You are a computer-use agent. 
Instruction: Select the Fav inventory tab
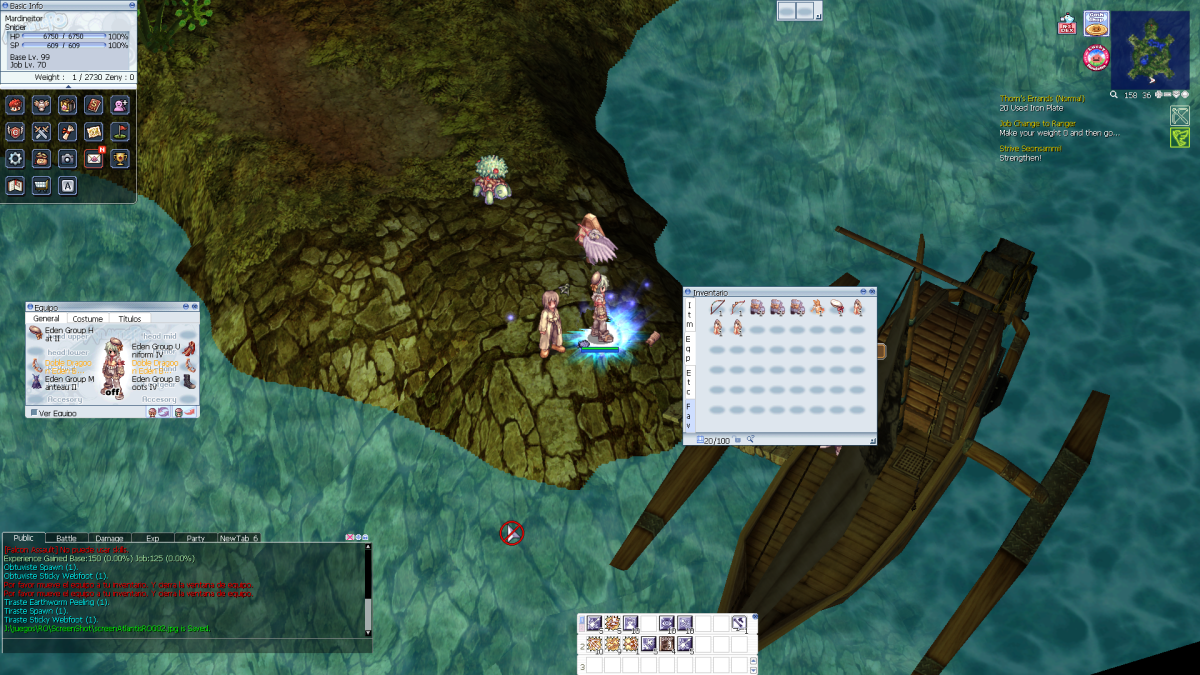(688, 415)
